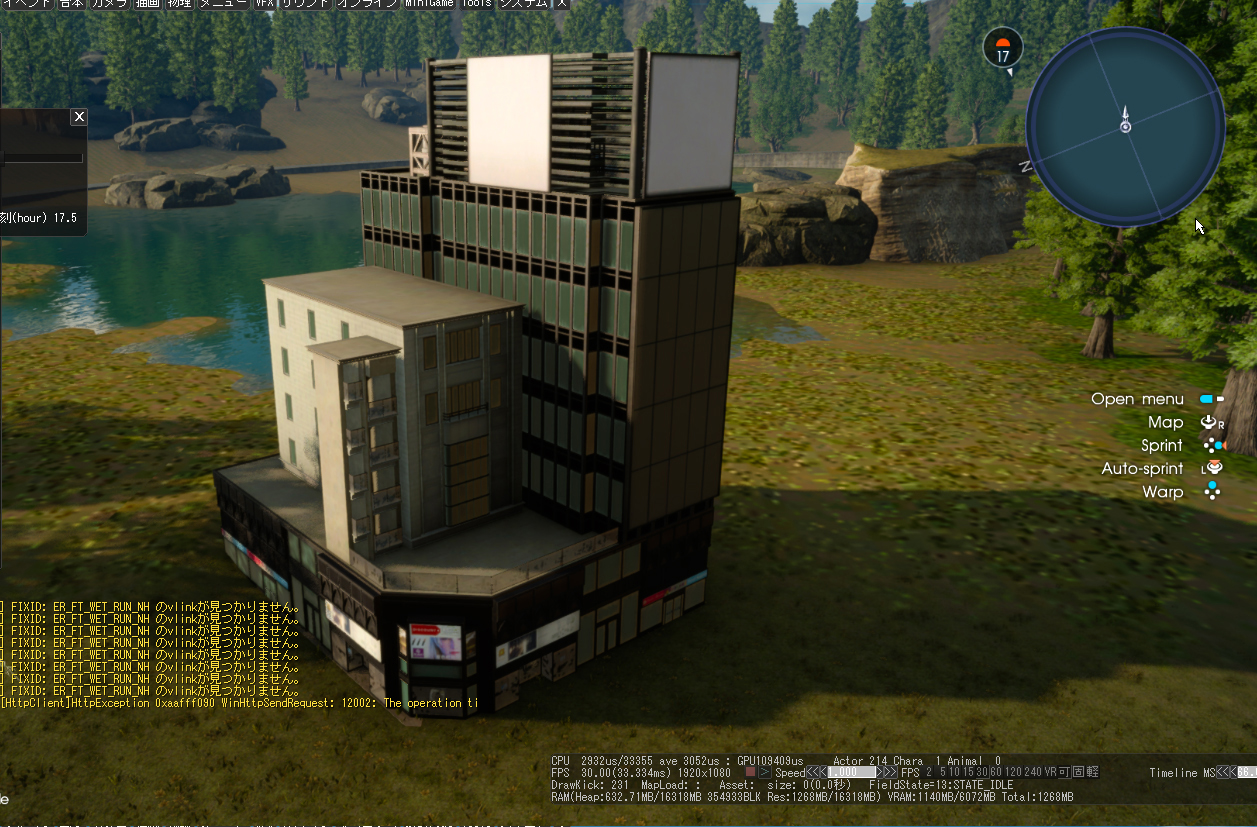This screenshot has height=827, width=1257.
Task: Open the サウンド debug menu
Action: pos(306,4)
